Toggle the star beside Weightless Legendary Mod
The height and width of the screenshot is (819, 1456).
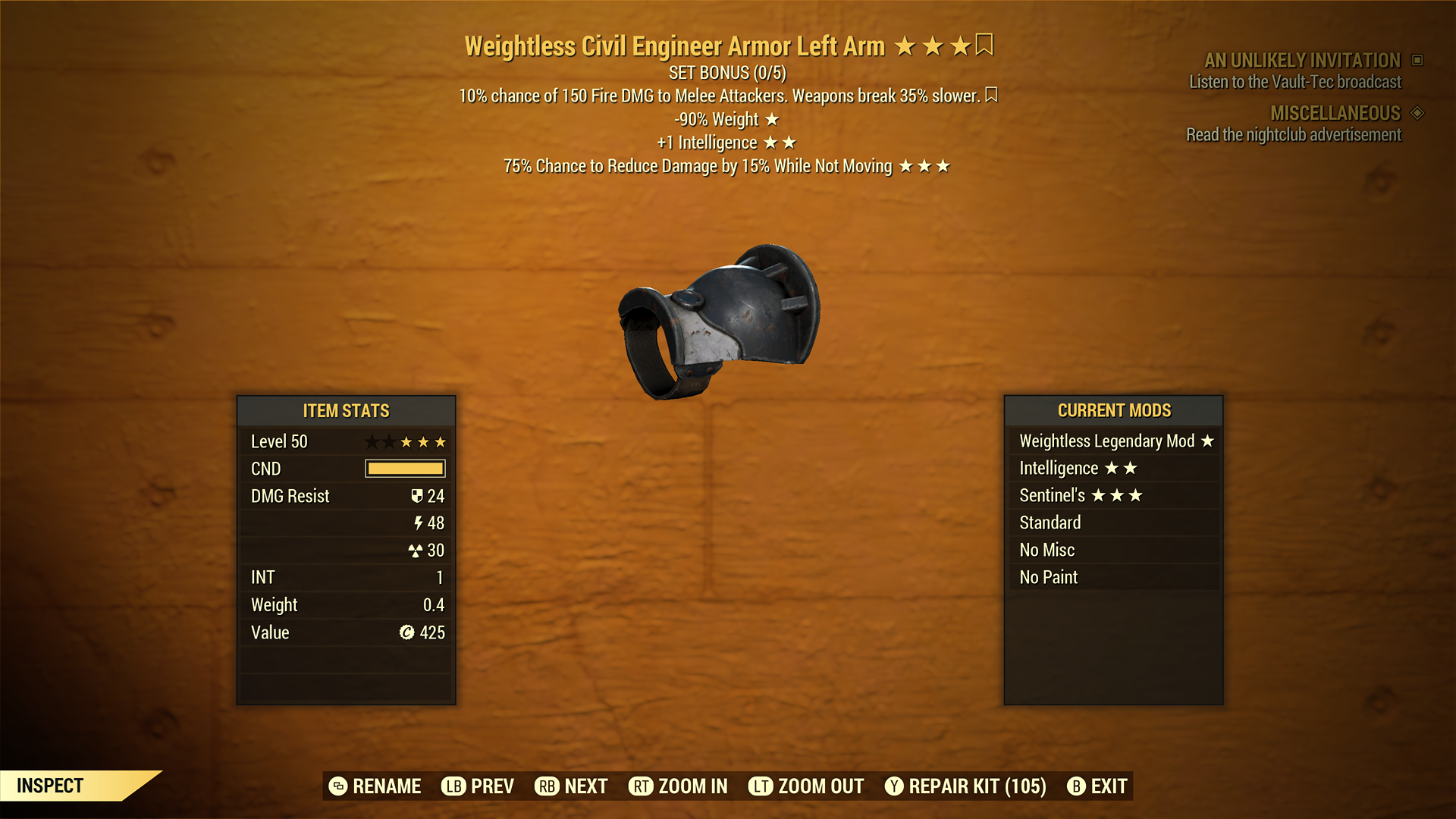click(x=1208, y=441)
